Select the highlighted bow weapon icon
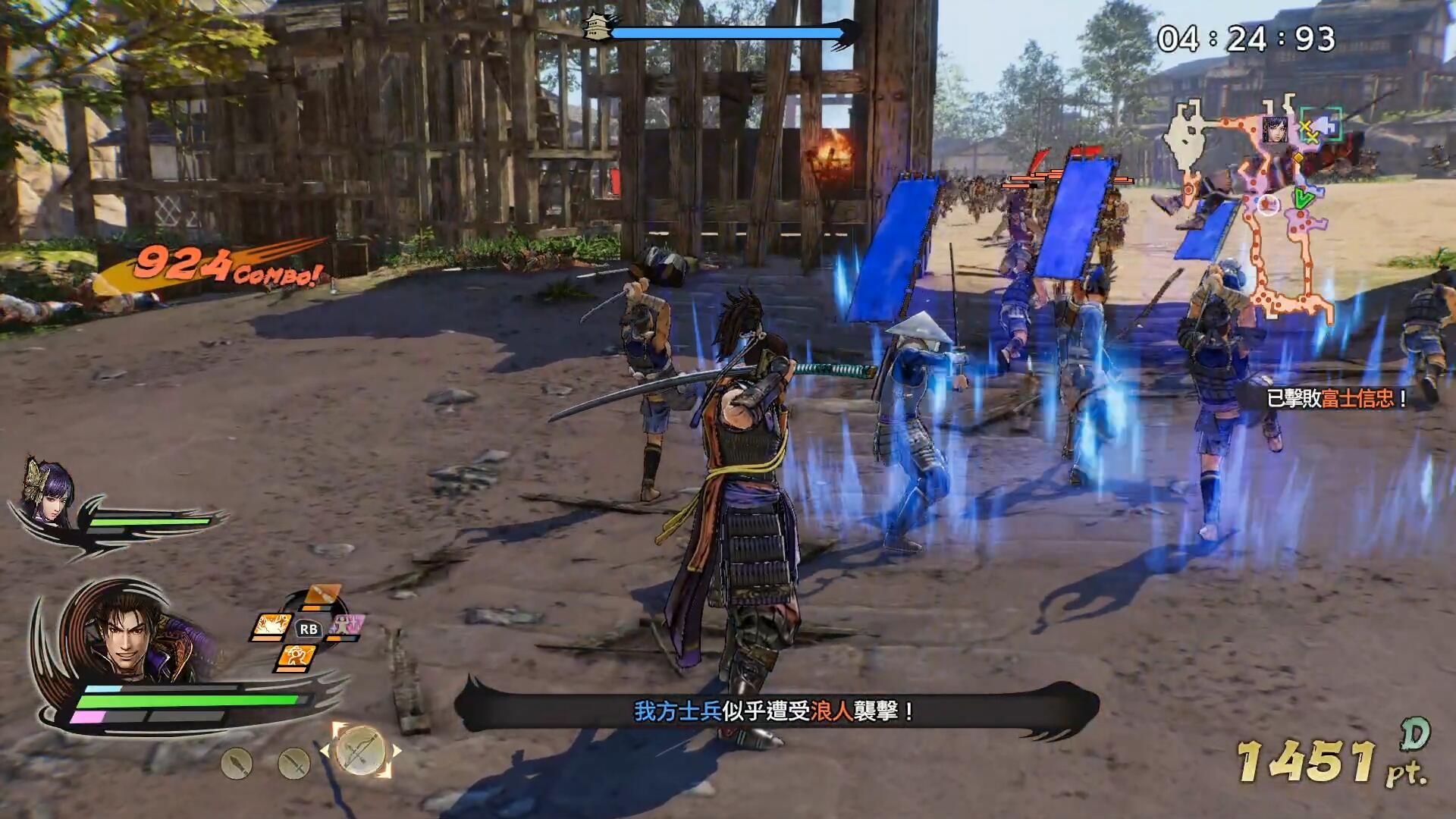Screen dimensions: 1456x819 pos(360,750)
